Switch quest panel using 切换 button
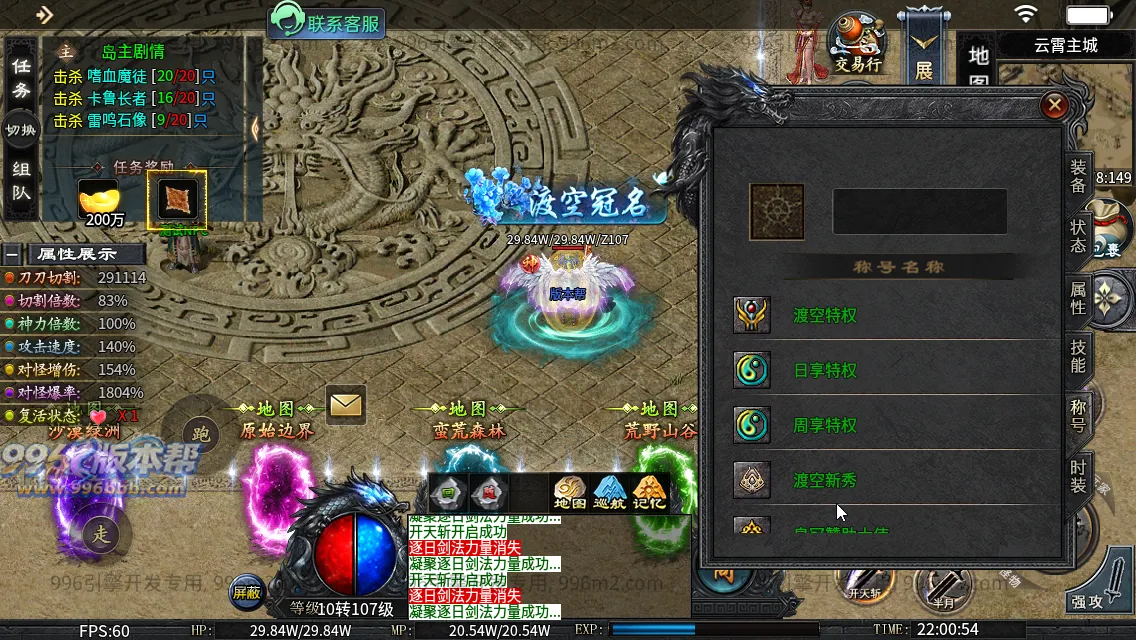 (x=21, y=130)
